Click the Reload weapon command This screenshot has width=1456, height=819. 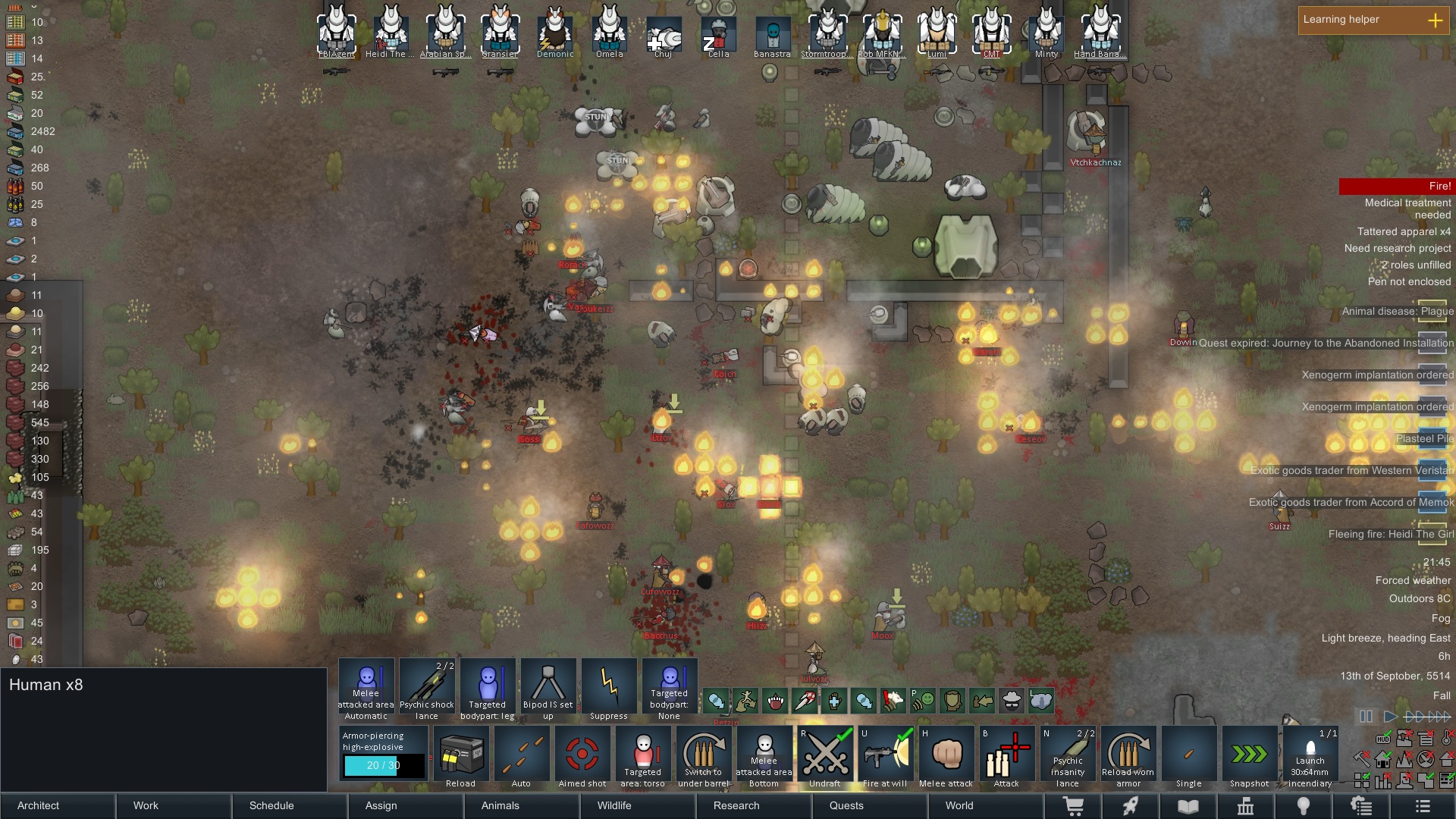462,755
